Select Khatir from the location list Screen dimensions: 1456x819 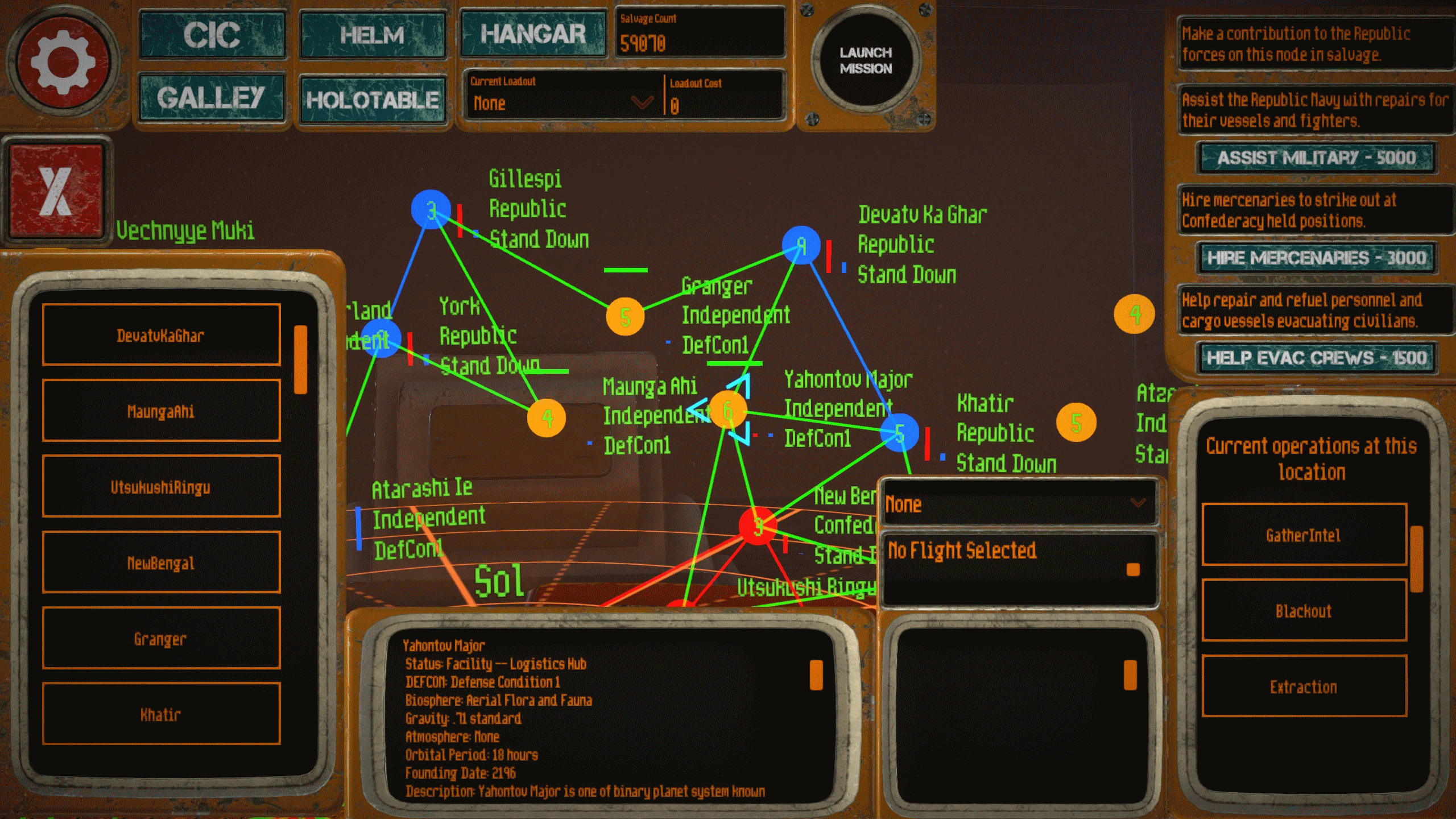tap(160, 714)
